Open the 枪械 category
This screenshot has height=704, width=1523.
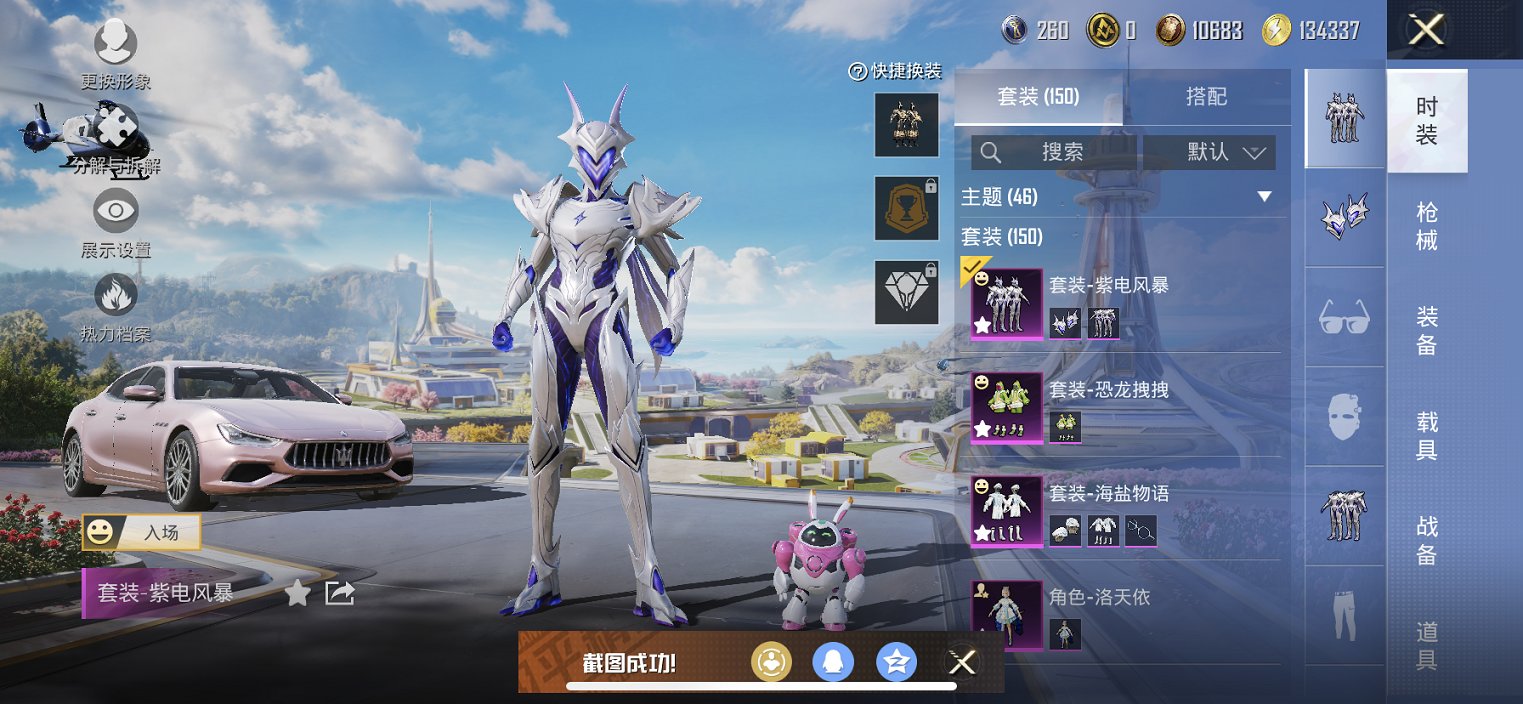[1427, 226]
